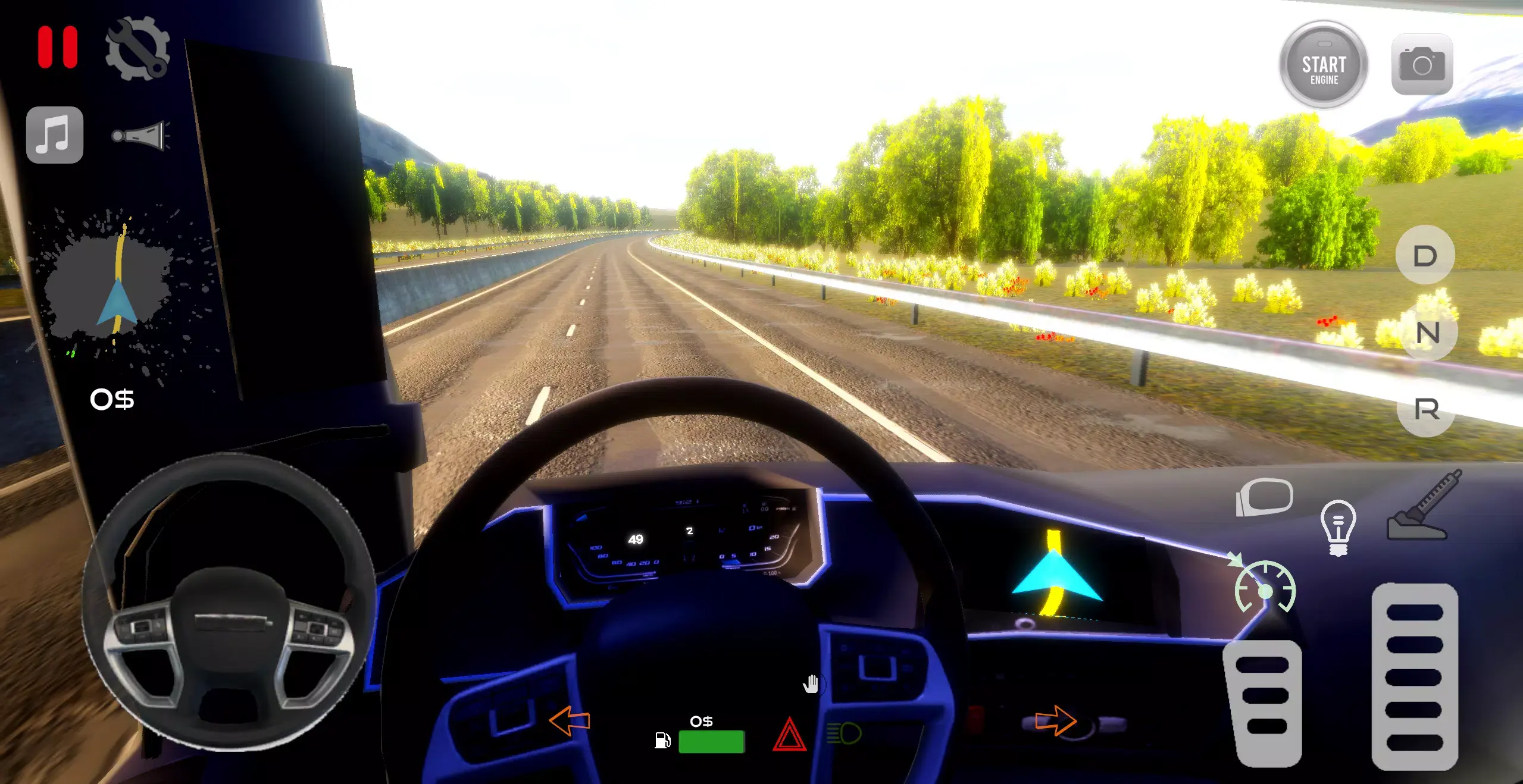Tap the Start Engine button

click(1324, 65)
